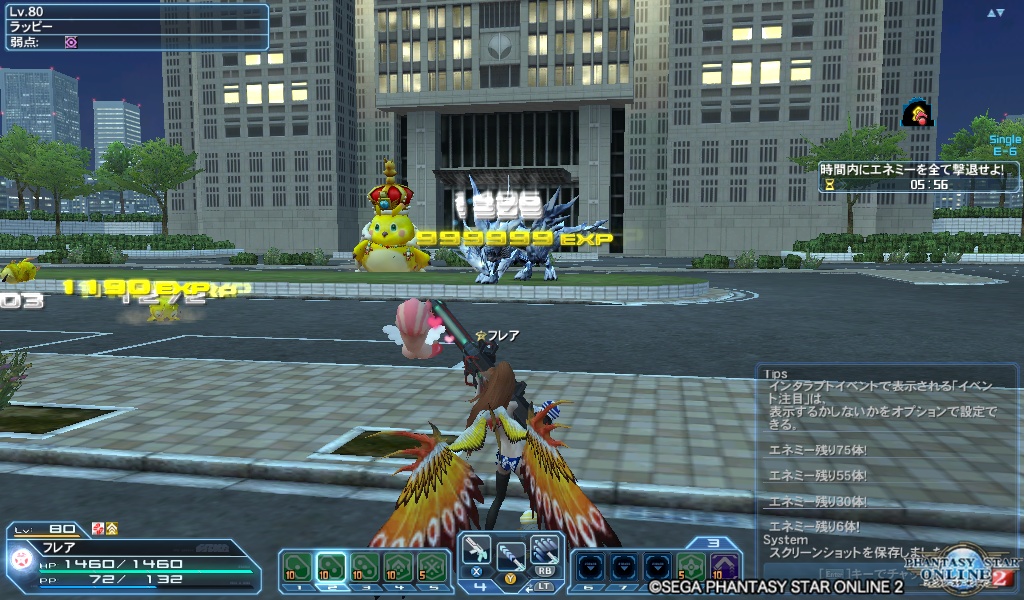Inspect the gold chevron buff icon

[111, 528]
